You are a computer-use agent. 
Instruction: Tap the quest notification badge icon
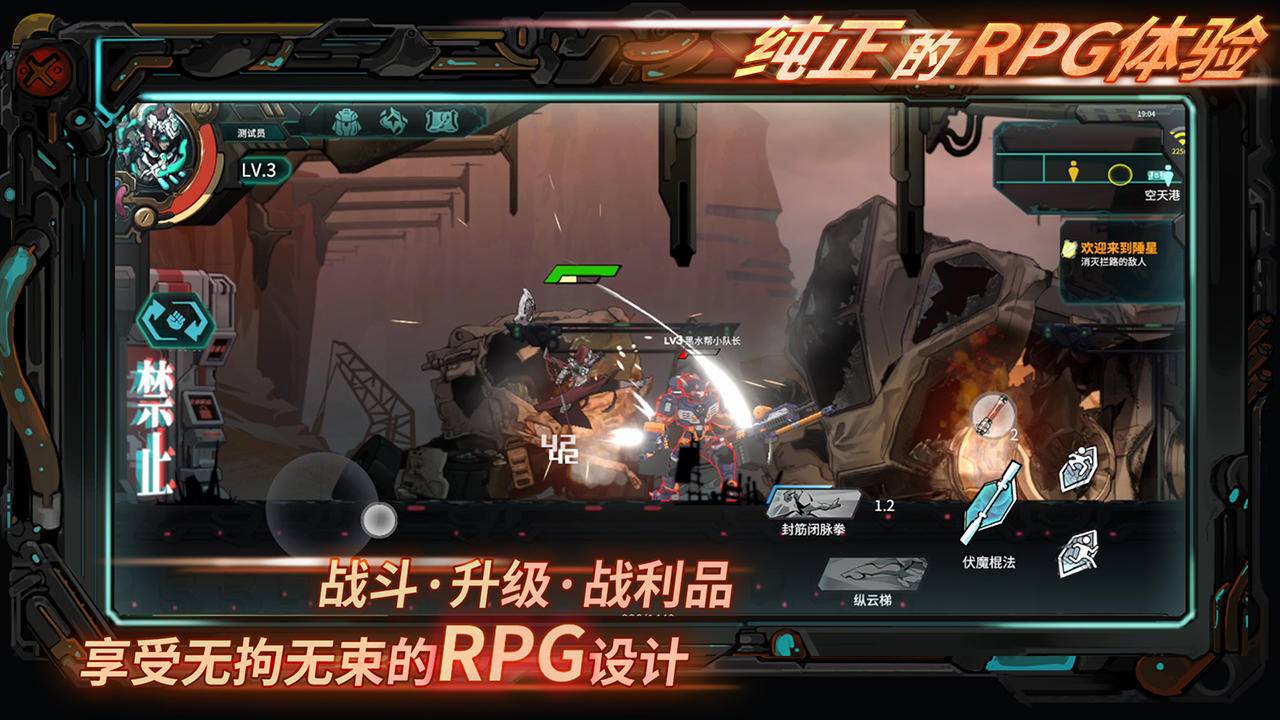tap(1069, 249)
